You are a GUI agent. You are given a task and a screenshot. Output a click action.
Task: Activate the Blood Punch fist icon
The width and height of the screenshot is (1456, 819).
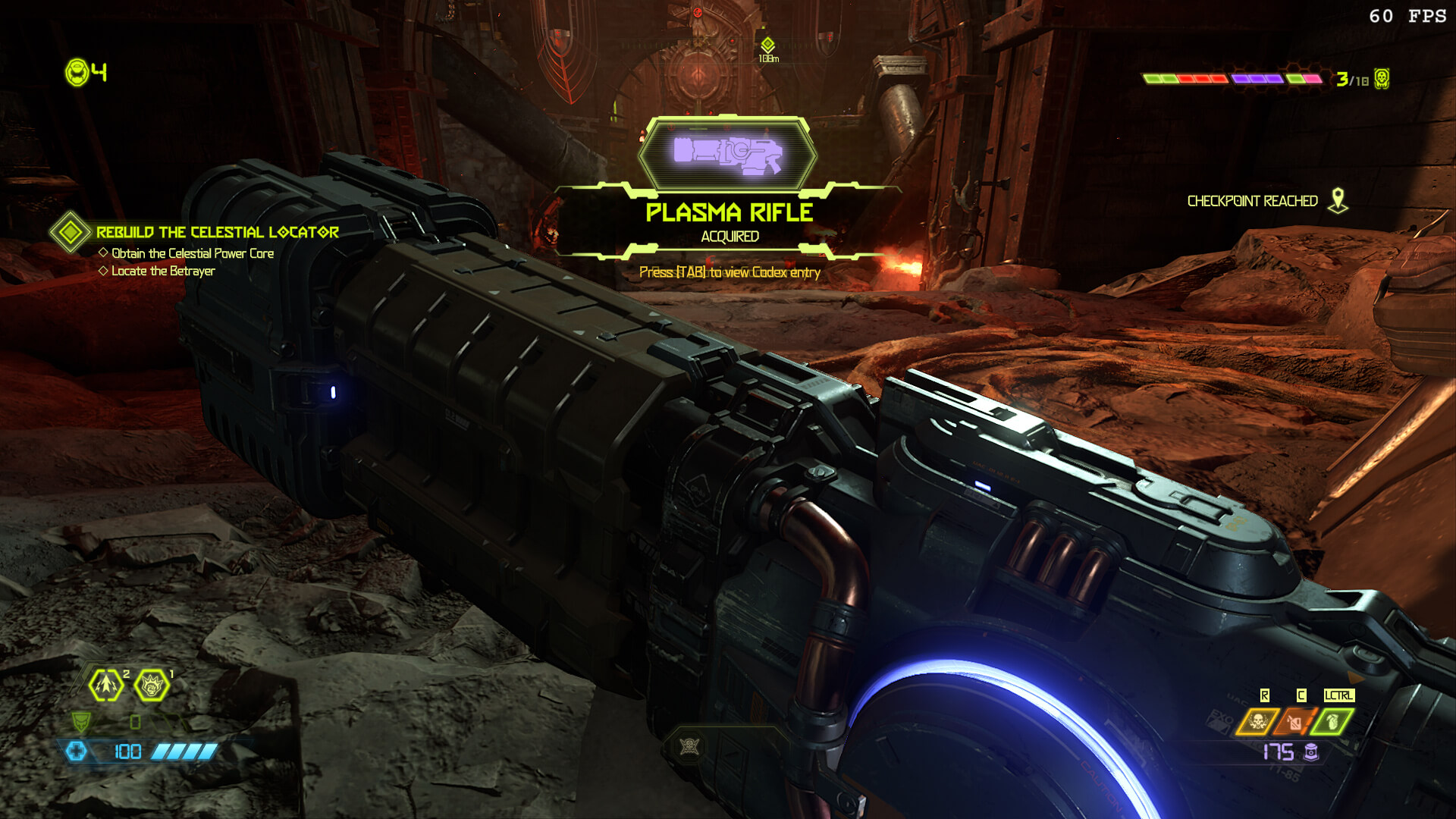[x=152, y=686]
